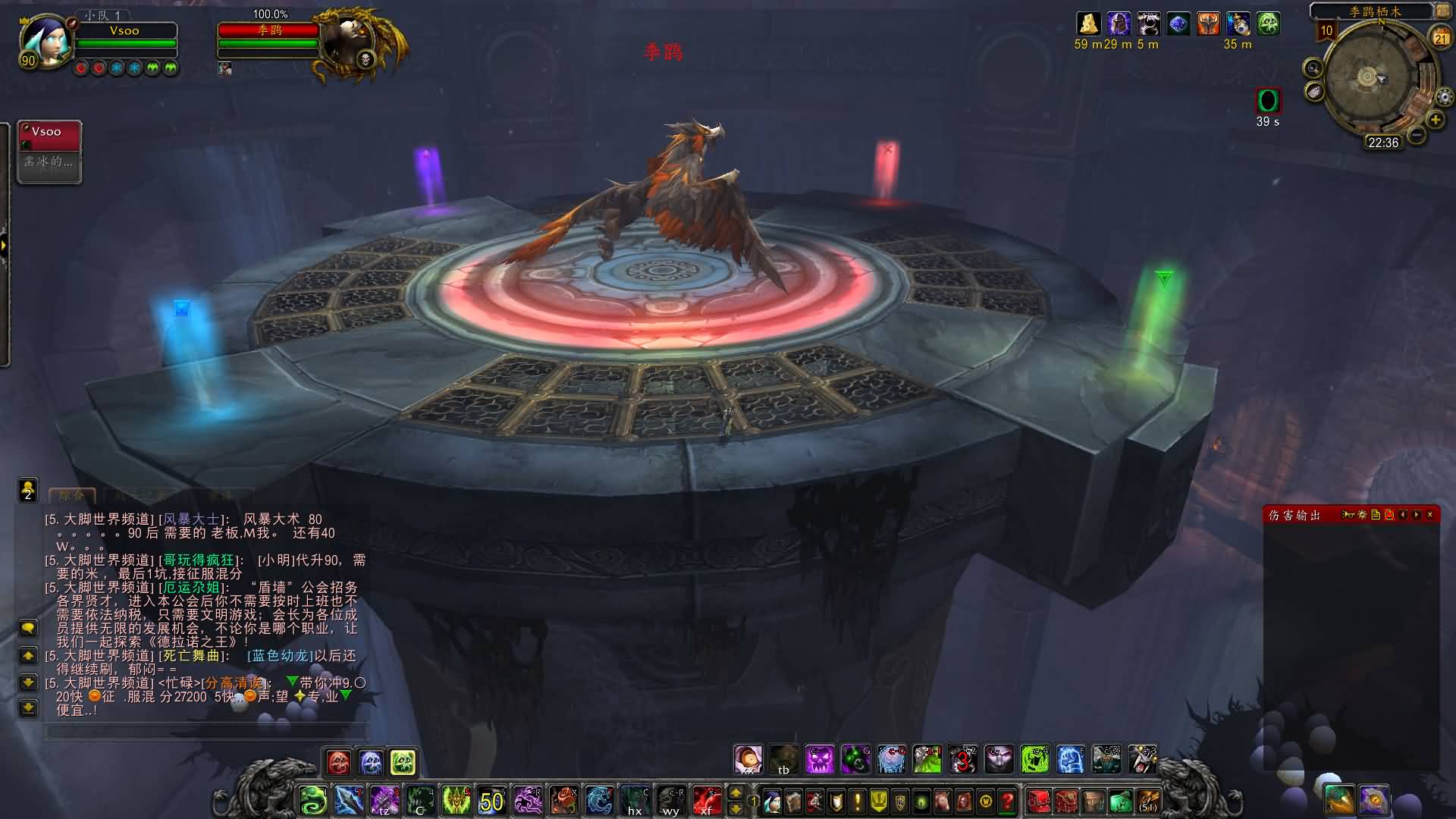Click the cheese buff icon

click(1088, 24)
